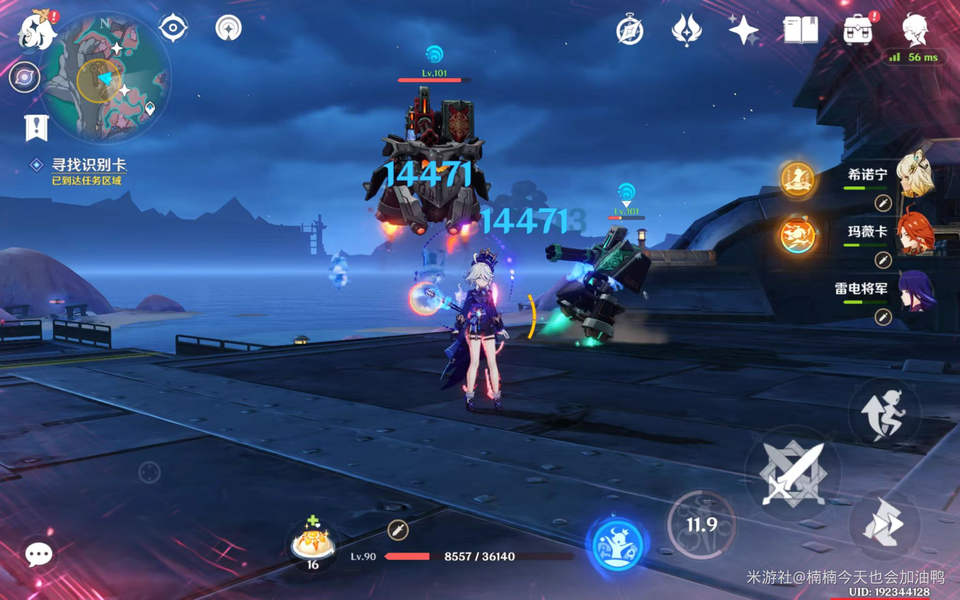The height and width of the screenshot is (600, 960).
Task: Trigger 希诺宁's glowing elemental burst icon
Action: (x=798, y=179)
